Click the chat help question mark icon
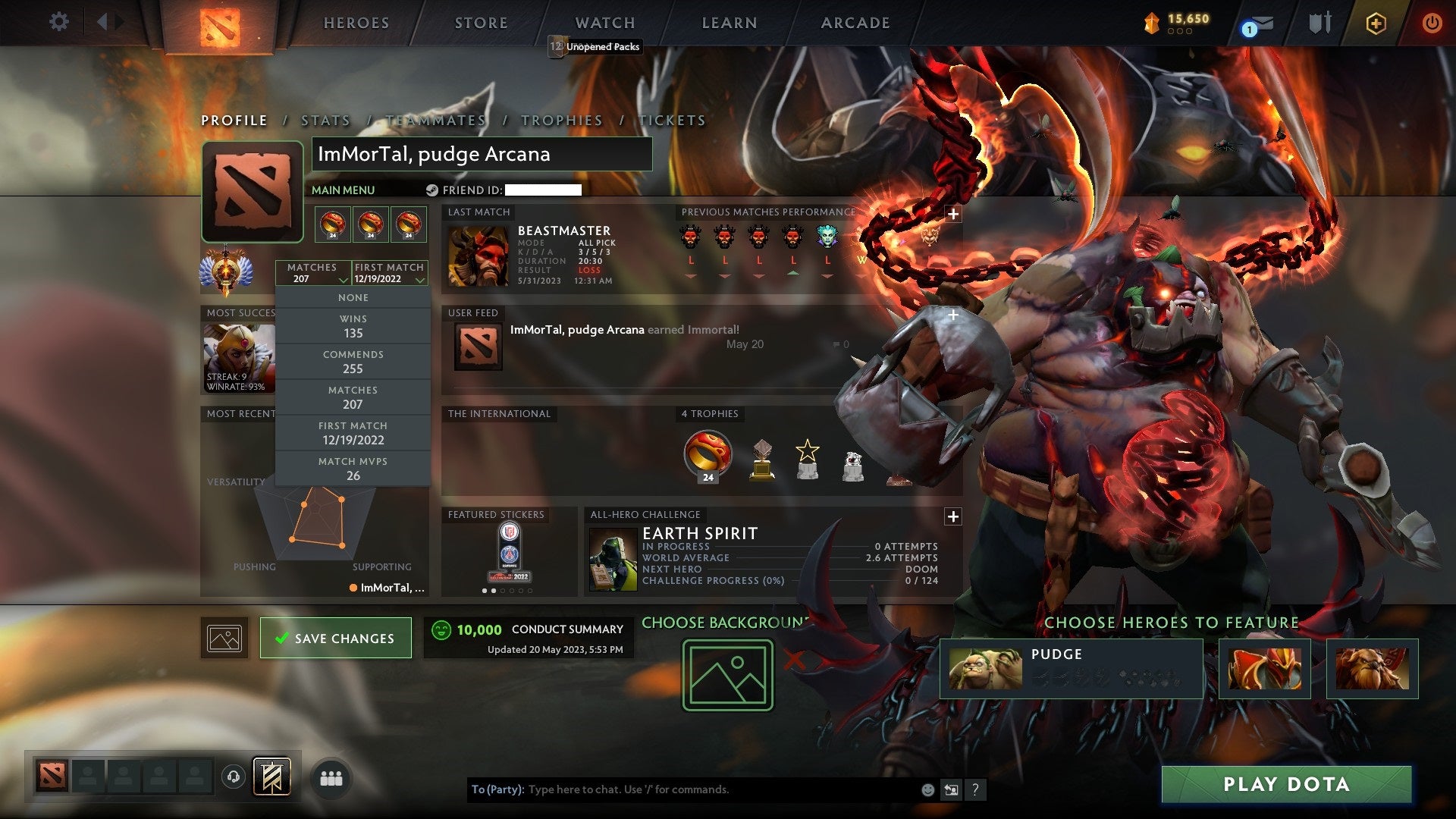Screen dimensions: 1456x819 click(976, 789)
